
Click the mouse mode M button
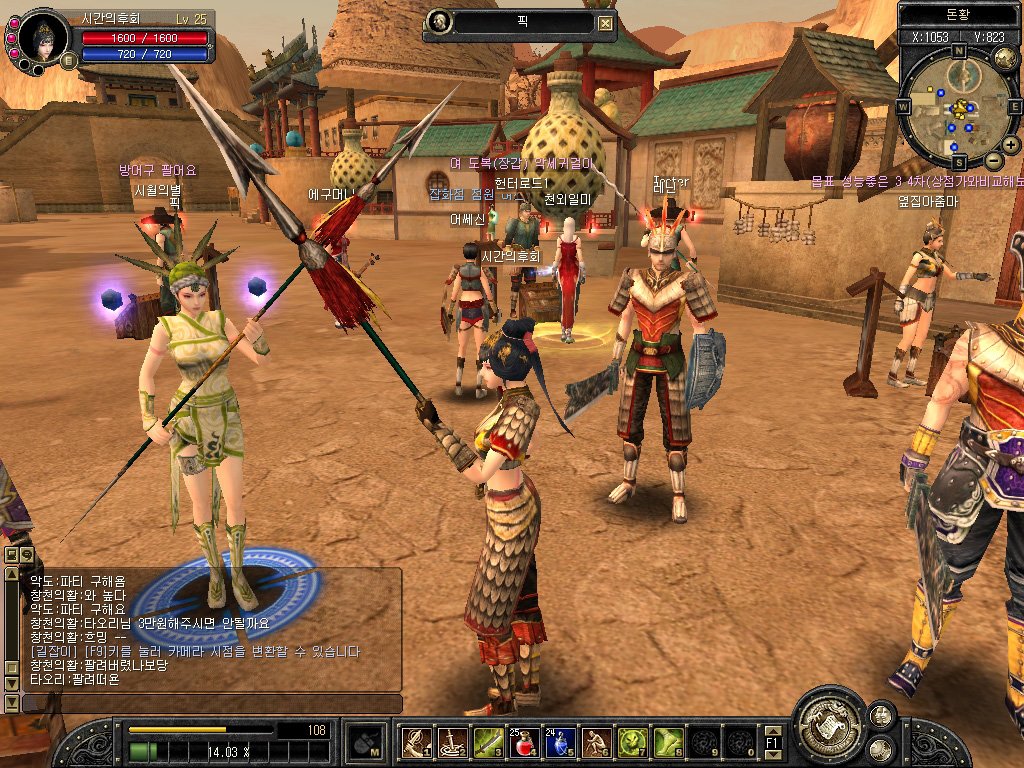[365, 743]
